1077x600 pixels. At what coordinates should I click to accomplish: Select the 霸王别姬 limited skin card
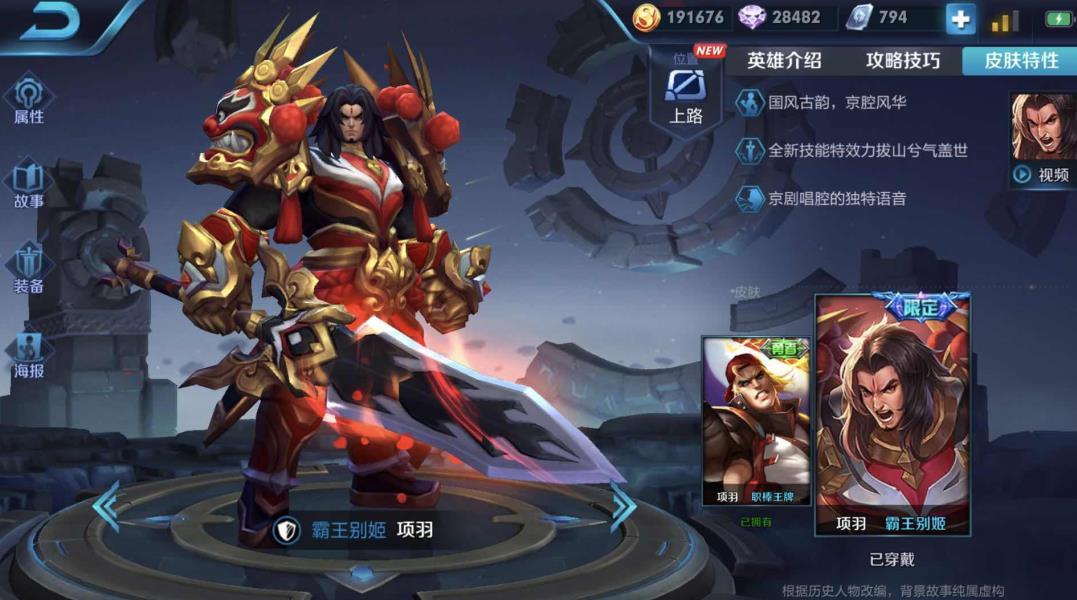(x=892, y=415)
